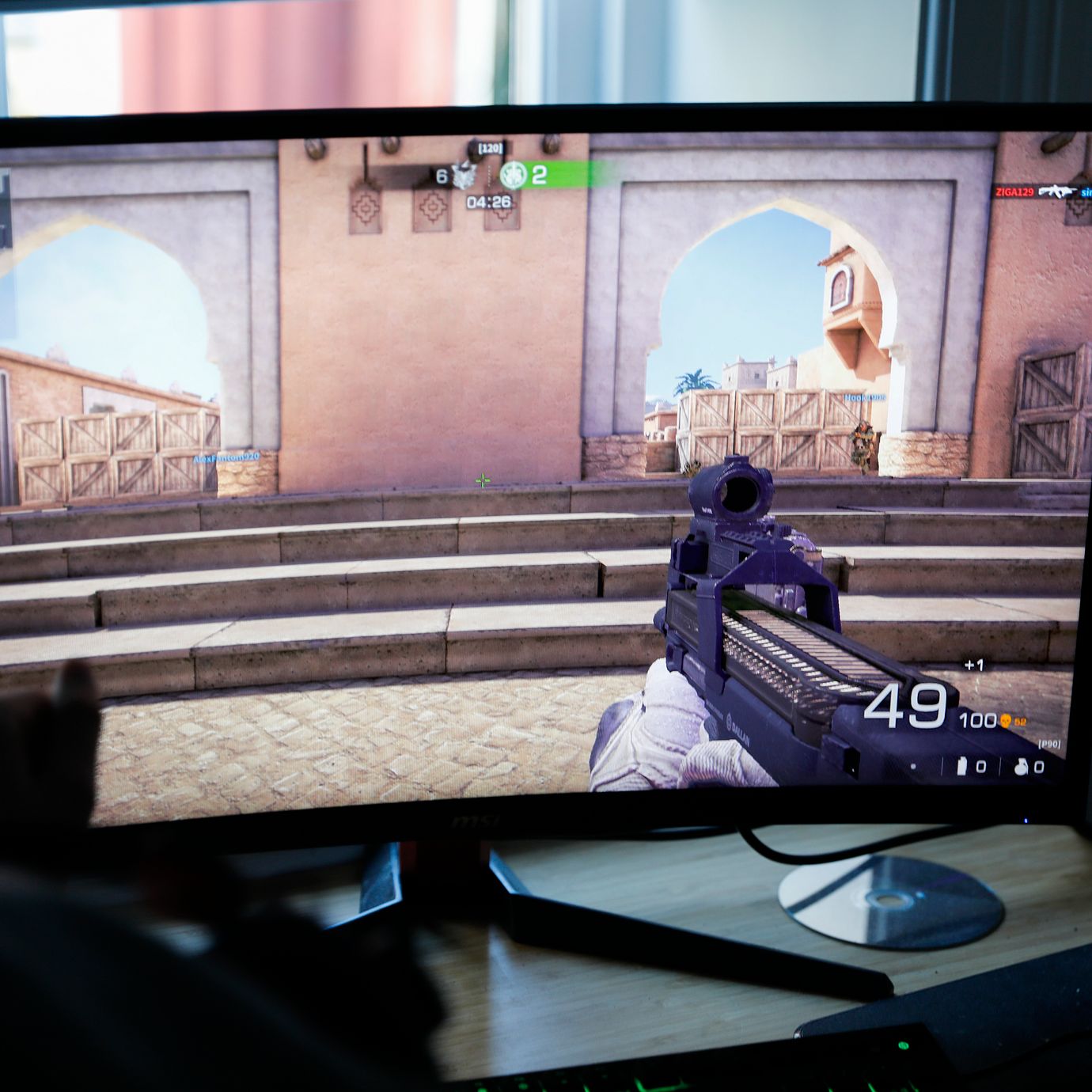
Task: Select the P90 weapon label
Action: click(x=1048, y=744)
